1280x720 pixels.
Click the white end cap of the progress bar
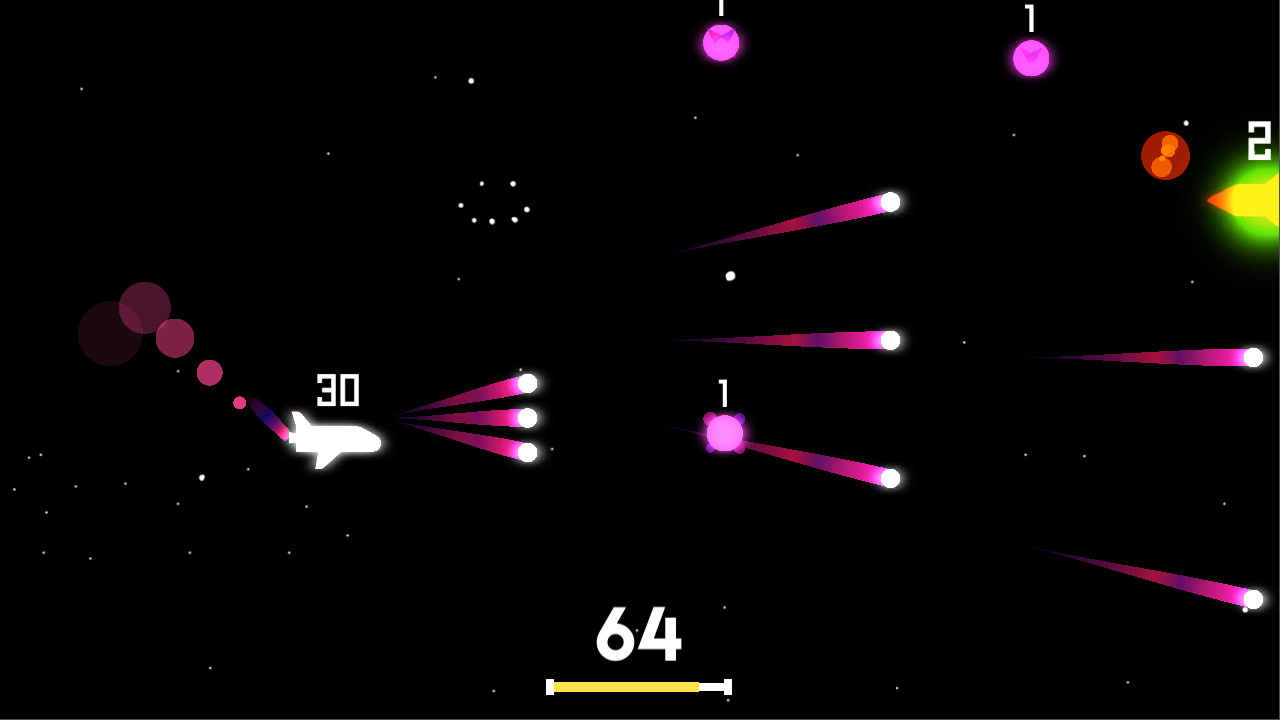pyautogui.click(x=727, y=687)
